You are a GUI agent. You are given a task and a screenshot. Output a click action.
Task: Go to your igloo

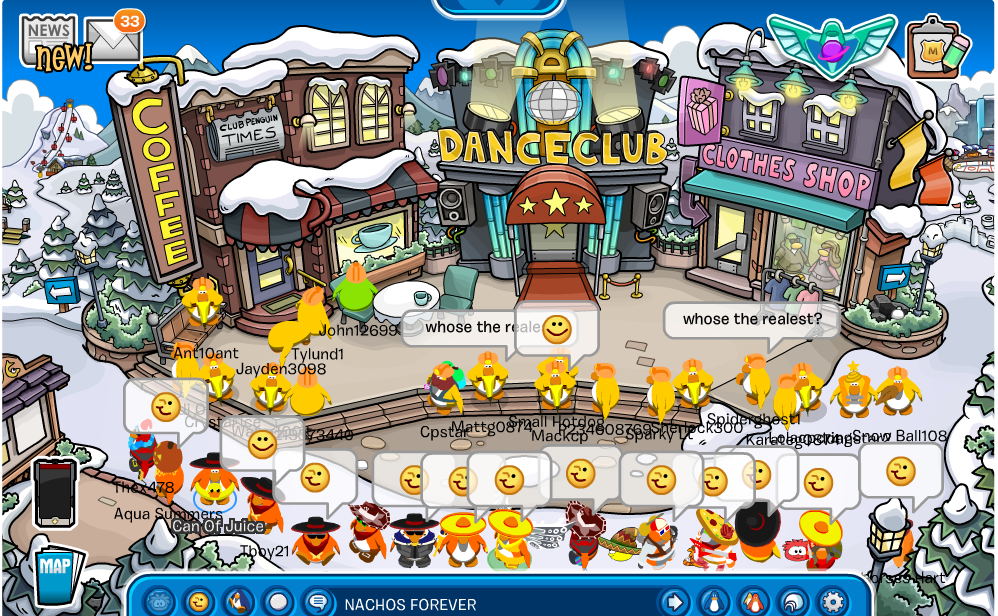(792, 602)
